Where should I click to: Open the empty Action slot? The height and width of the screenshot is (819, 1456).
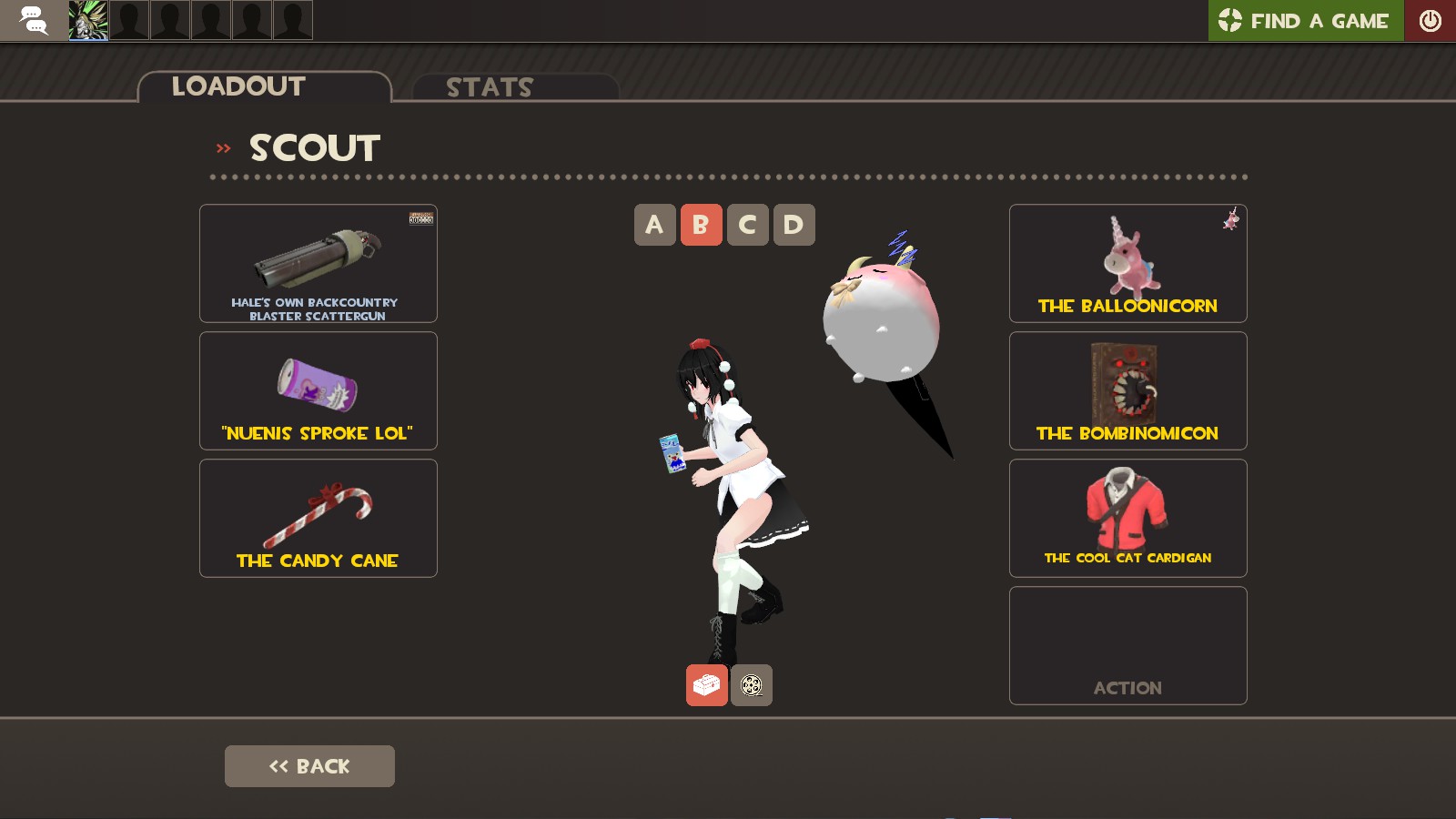click(1127, 645)
